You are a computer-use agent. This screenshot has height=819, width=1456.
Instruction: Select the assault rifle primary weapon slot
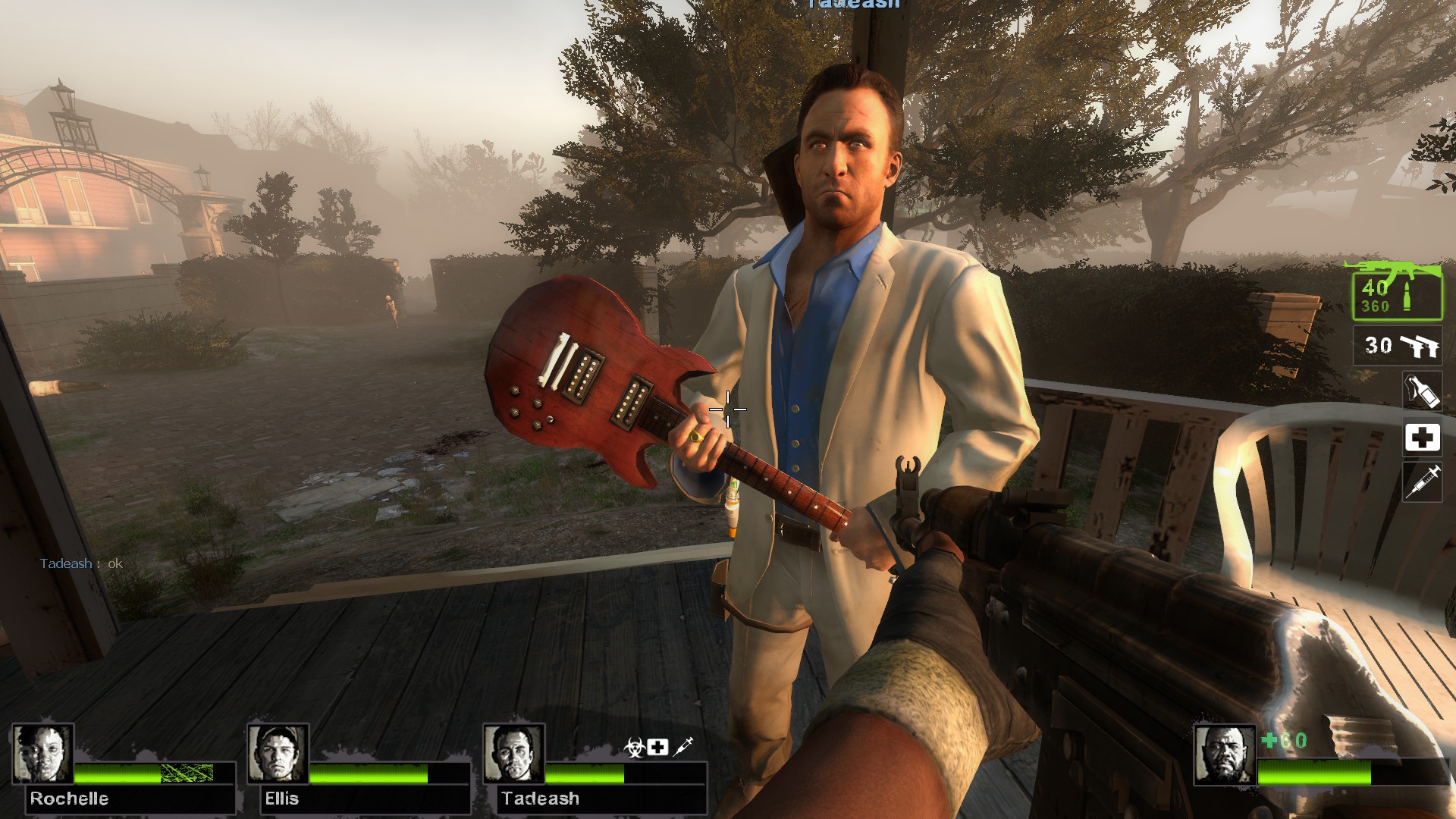click(x=1397, y=293)
